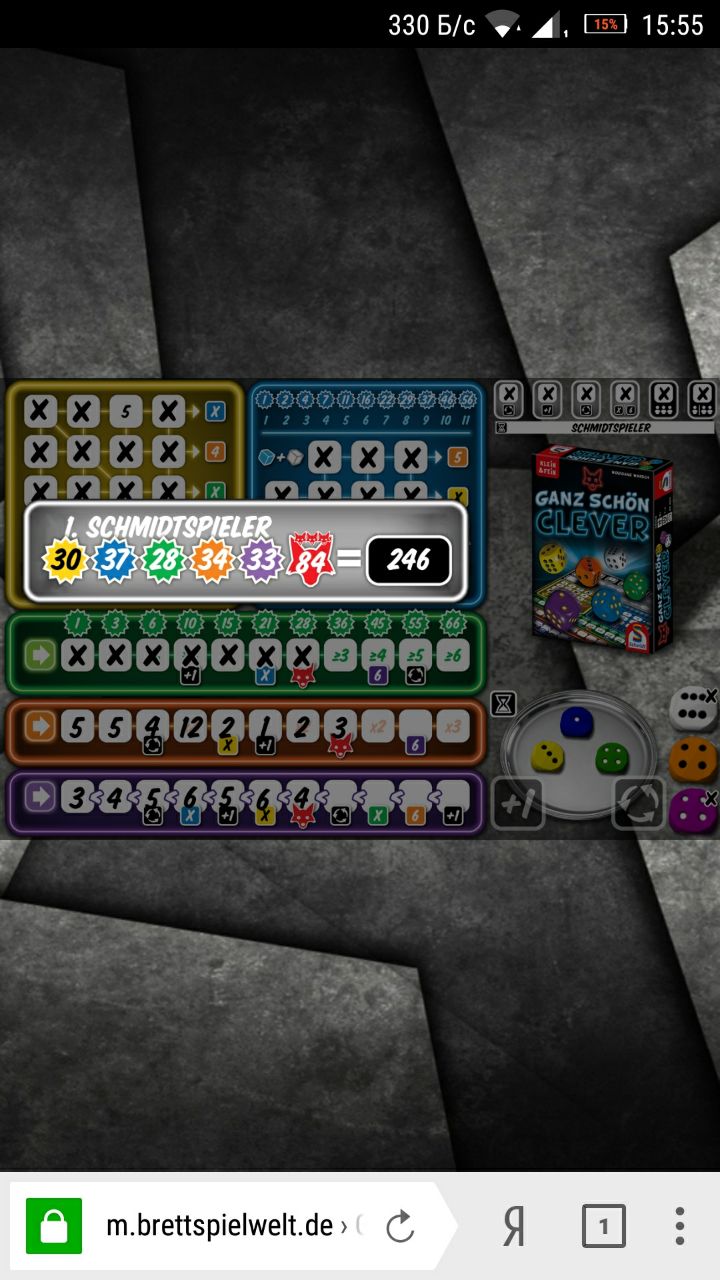Viewport: 720px width, 1280px height.
Task: Use the plus-one bonus action button
Action: click(518, 804)
